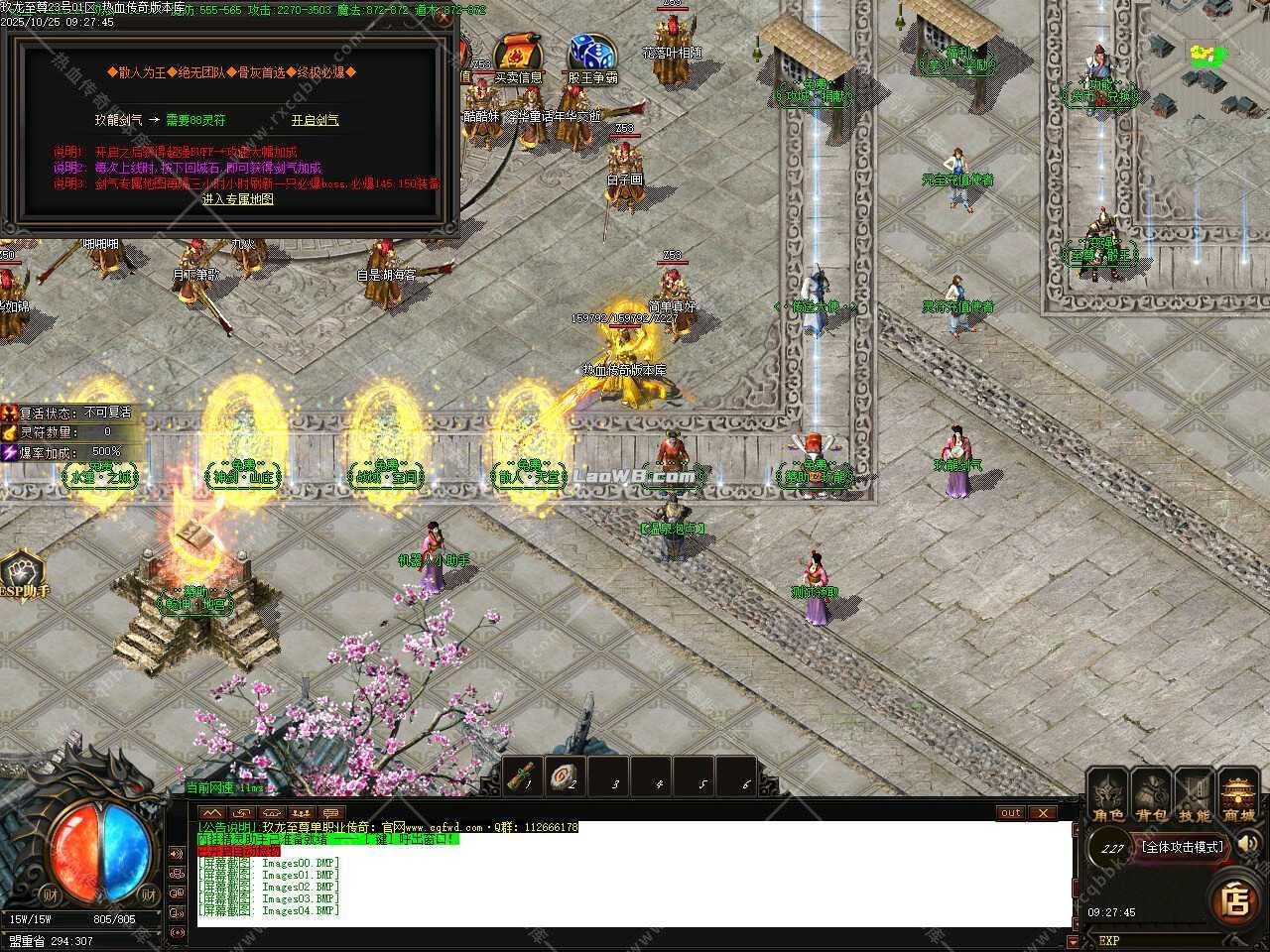Select the sword item in quickbar slot 1
Viewport: 1270px width, 952px height.
[523, 777]
